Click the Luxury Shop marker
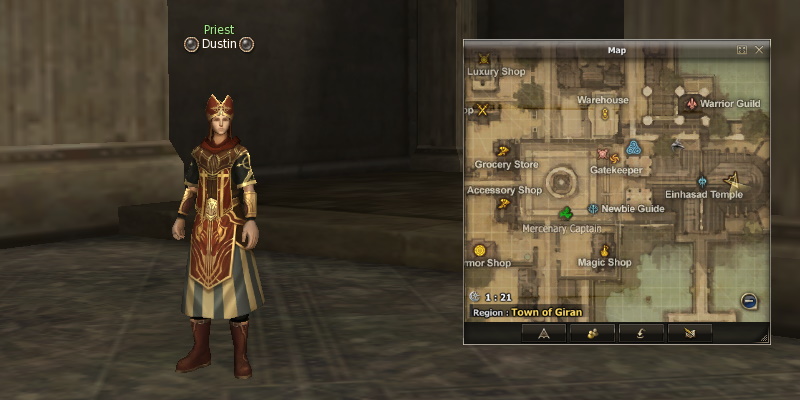800x400 pixels. pos(485,59)
